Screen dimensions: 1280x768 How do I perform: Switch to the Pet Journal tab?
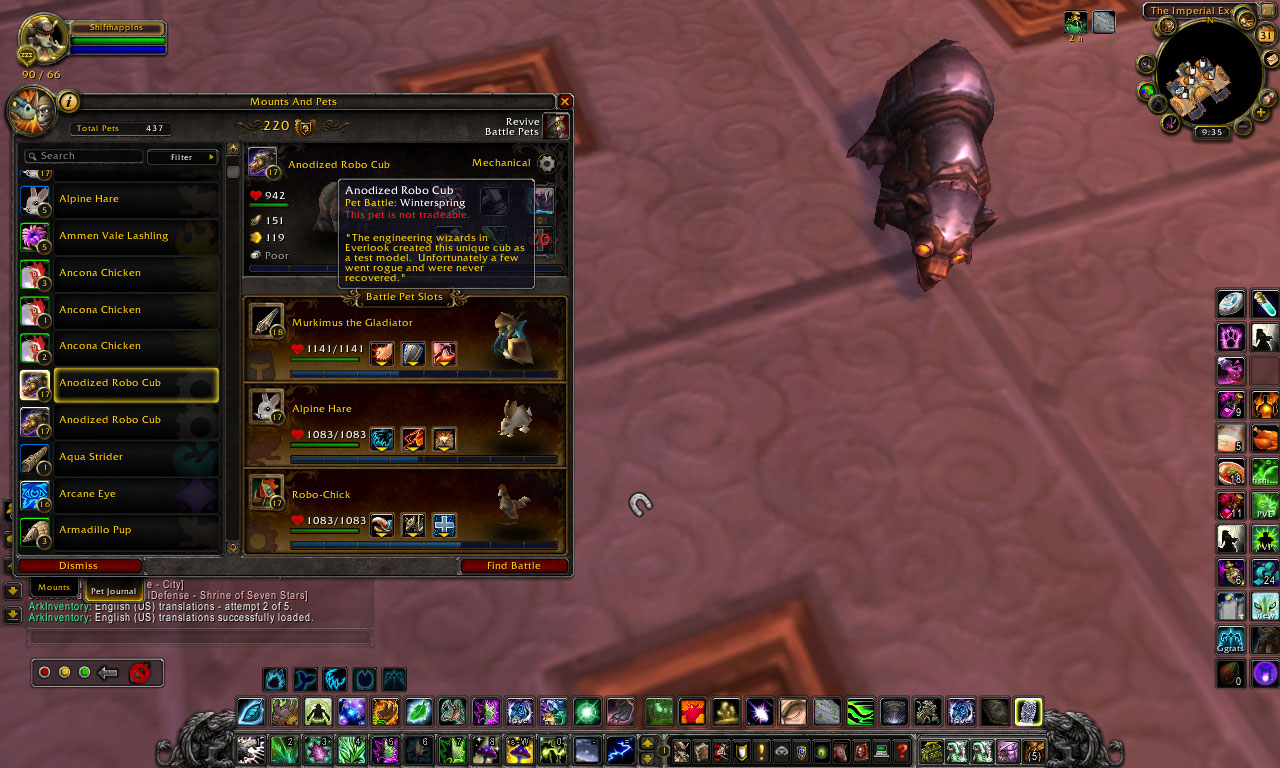[112, 591]
